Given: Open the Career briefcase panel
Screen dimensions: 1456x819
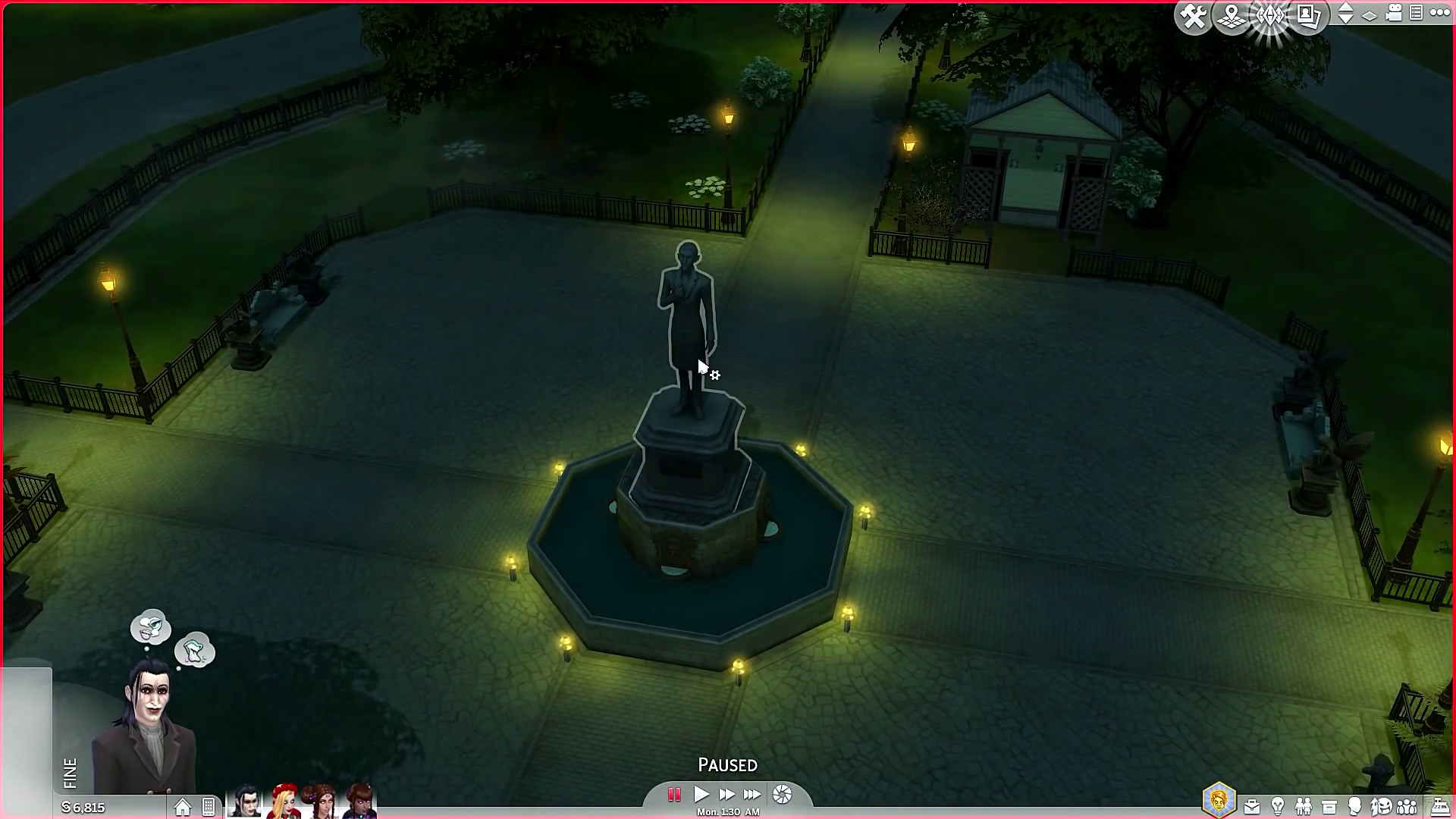Looking at the screenshot, I should (1252, 806).
